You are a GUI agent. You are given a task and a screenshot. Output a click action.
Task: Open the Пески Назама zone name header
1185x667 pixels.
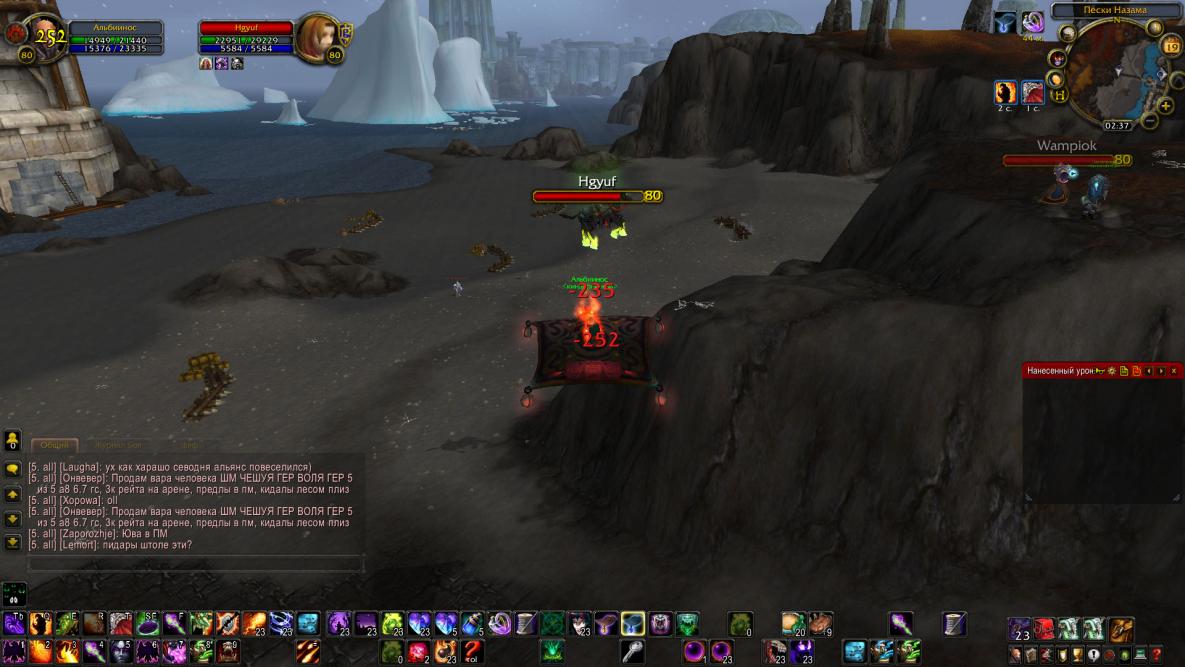(x=1116, y=10)
